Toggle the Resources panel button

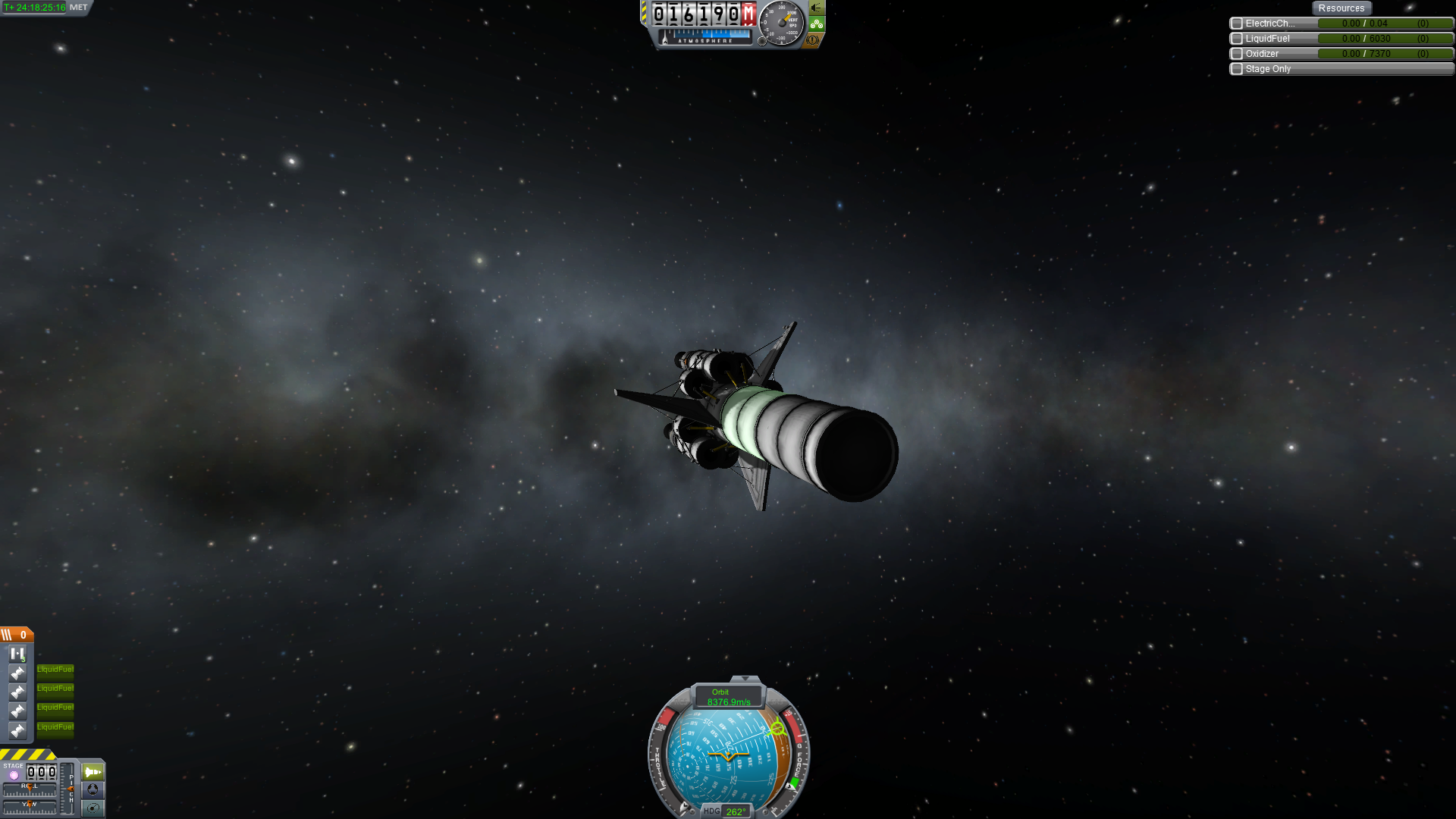point(1341,8)
